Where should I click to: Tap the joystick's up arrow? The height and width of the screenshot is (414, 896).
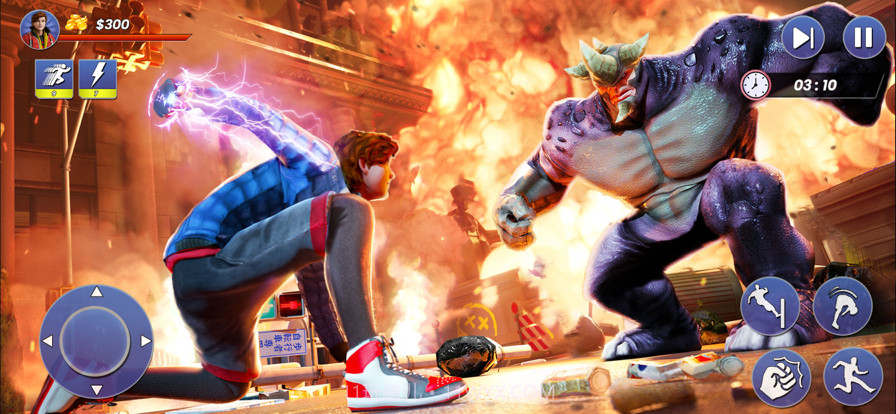click(x=96, y=293)
